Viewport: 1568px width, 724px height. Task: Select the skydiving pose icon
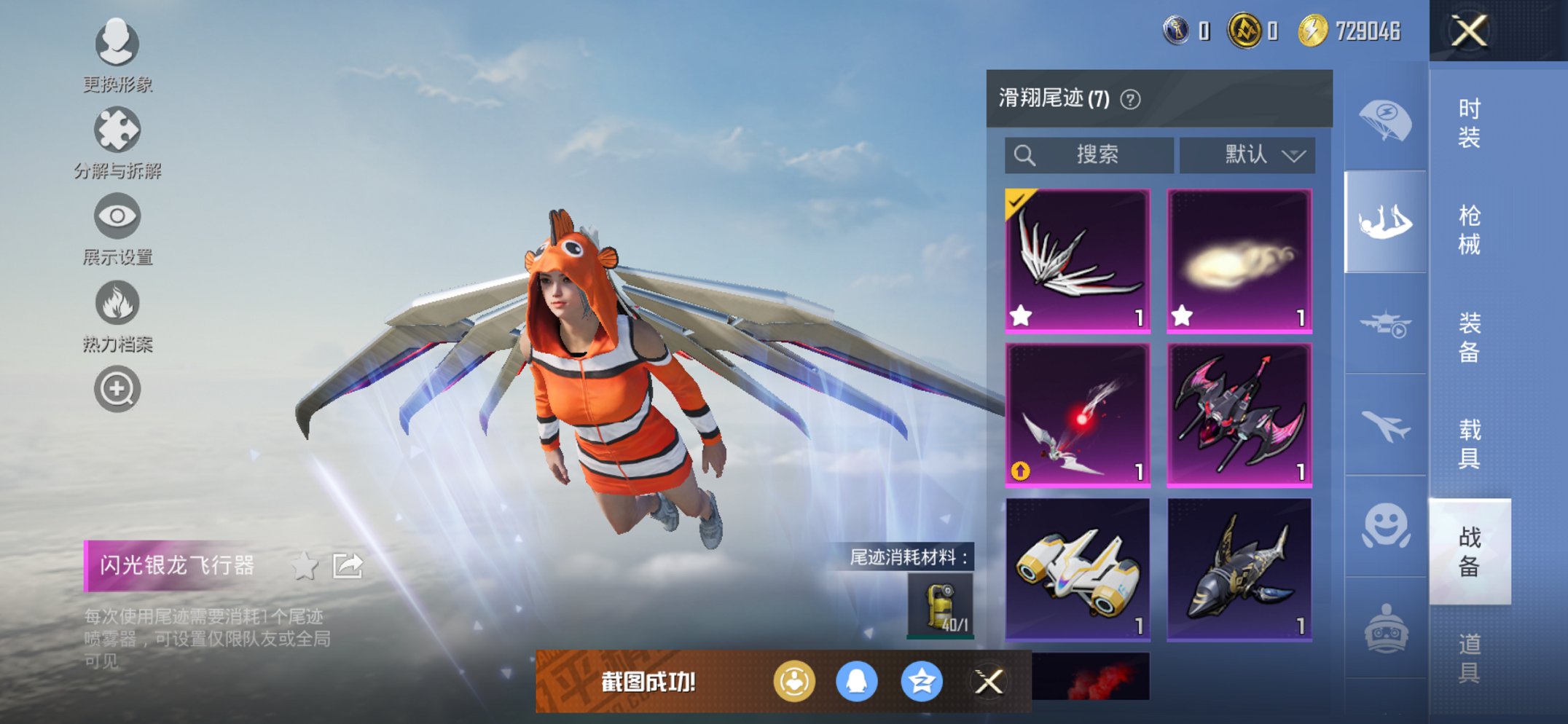click(1387, 221)
